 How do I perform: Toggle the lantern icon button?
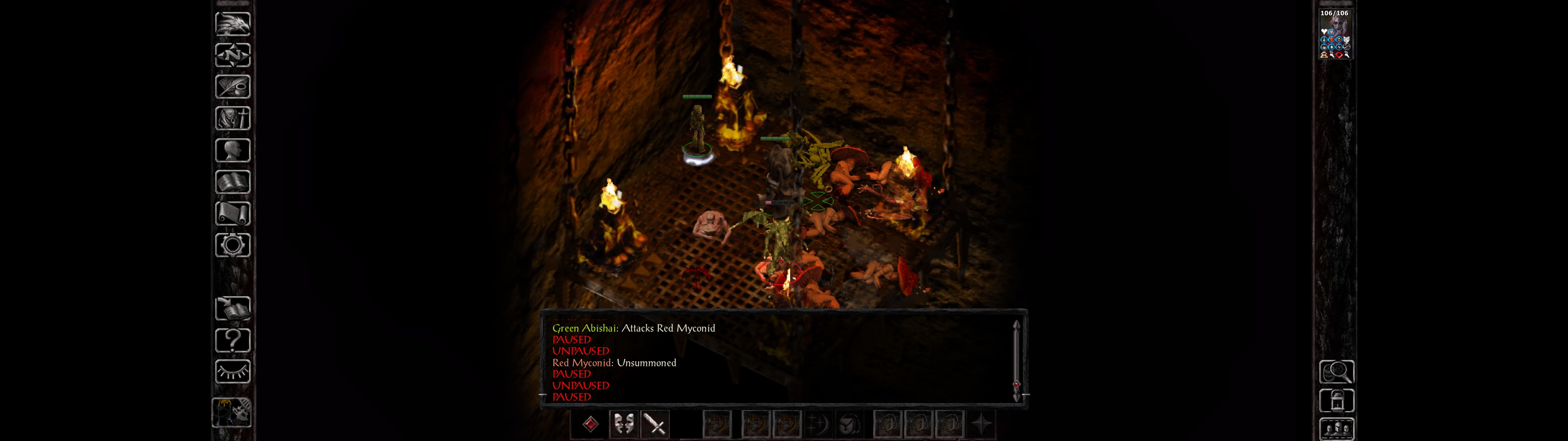pos(1336,401)
